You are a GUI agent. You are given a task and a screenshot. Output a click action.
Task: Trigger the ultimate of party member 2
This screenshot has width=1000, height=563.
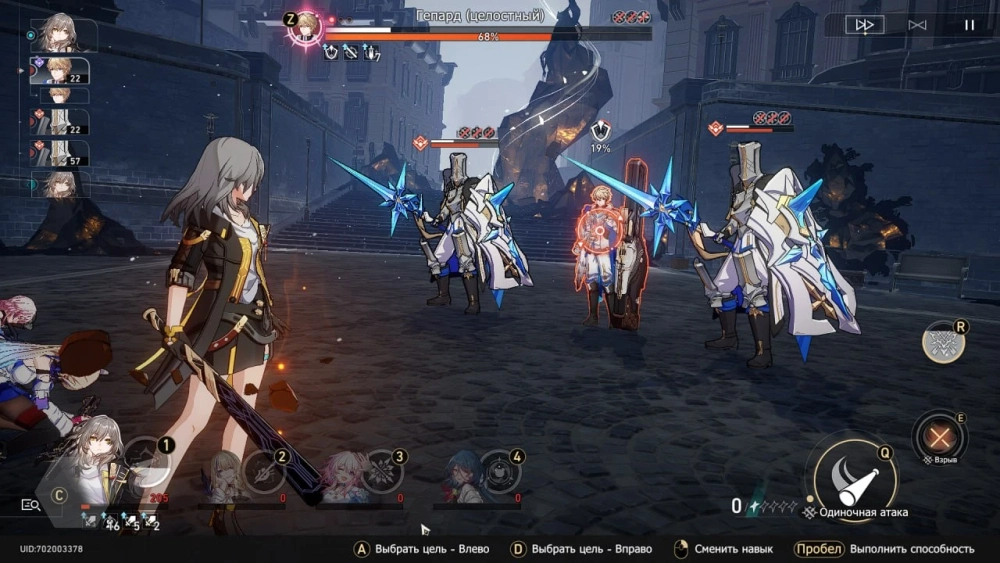pyautogui.click(x=265, y=472)
